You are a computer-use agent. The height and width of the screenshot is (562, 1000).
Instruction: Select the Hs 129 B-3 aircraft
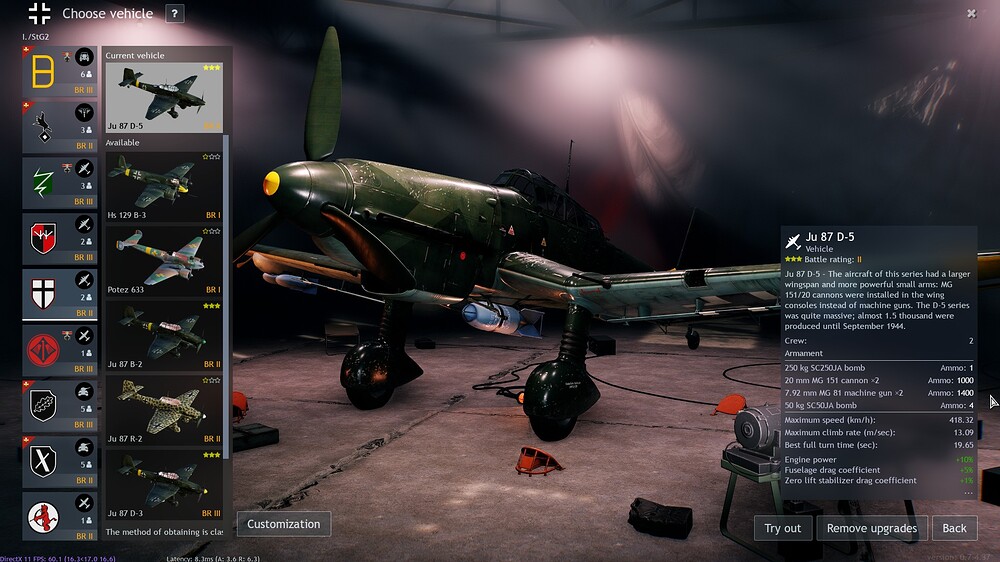pos(165,187)
